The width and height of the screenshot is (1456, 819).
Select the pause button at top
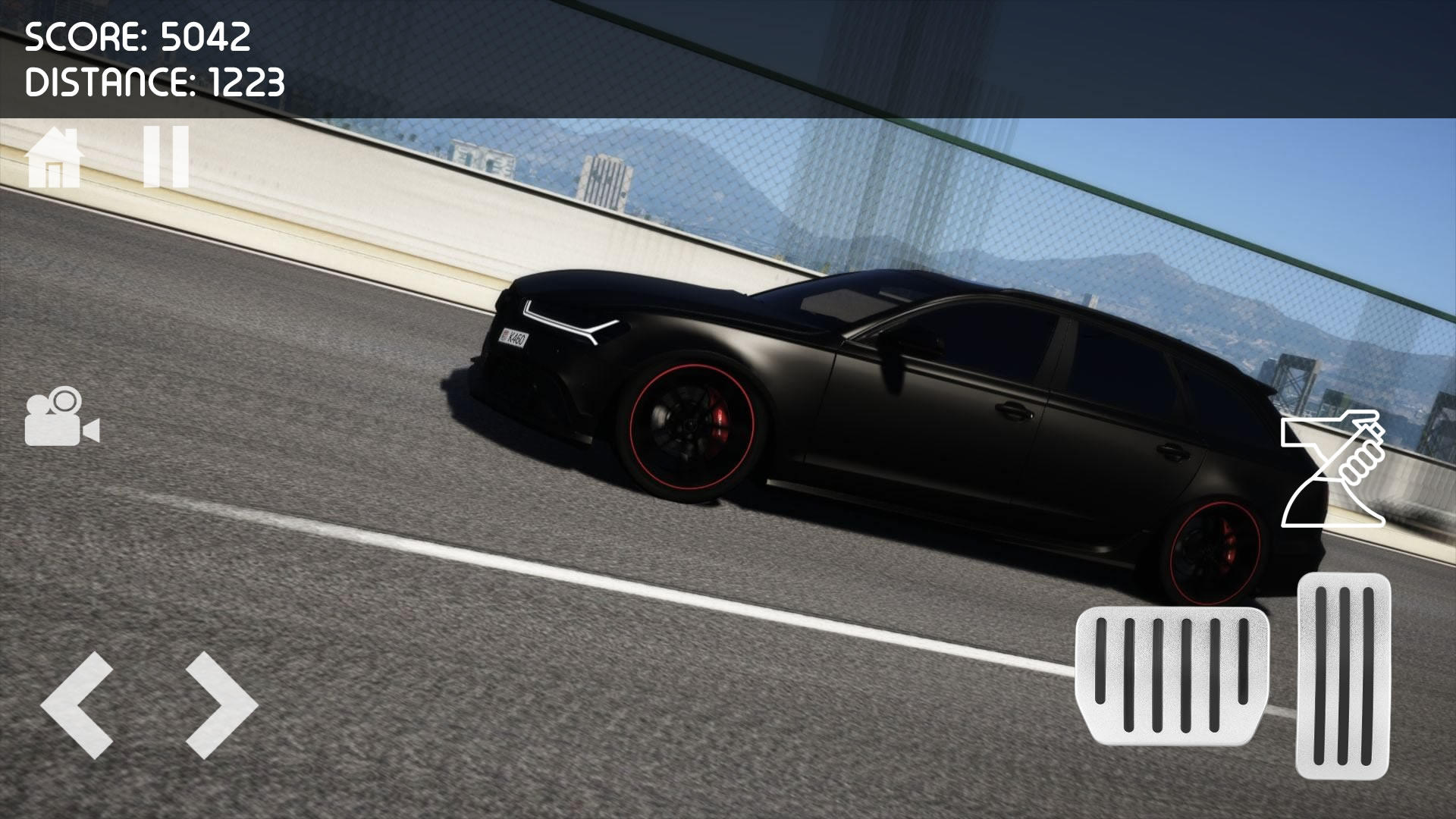click(165, 157)
